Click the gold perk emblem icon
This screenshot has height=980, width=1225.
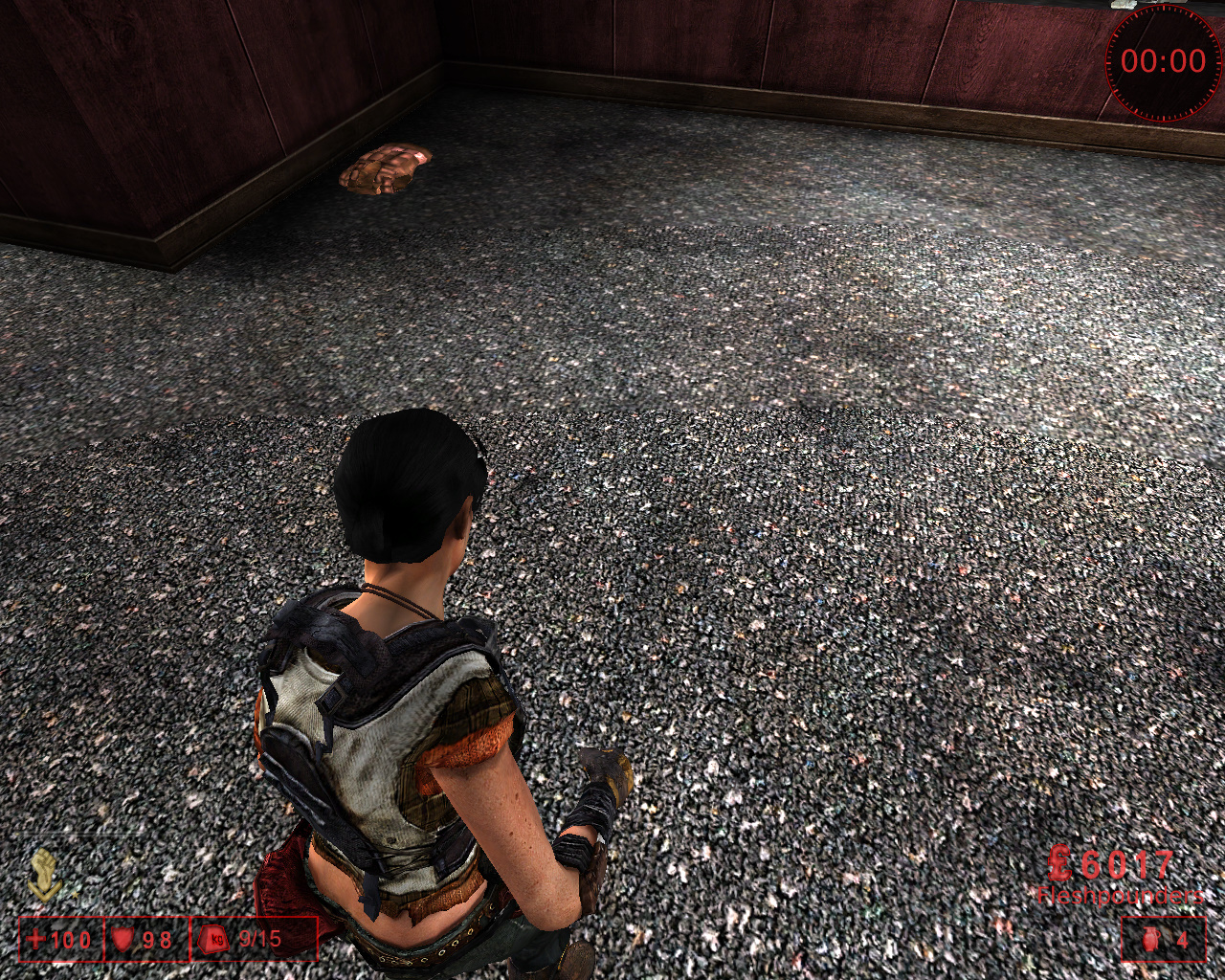(45, 875)
